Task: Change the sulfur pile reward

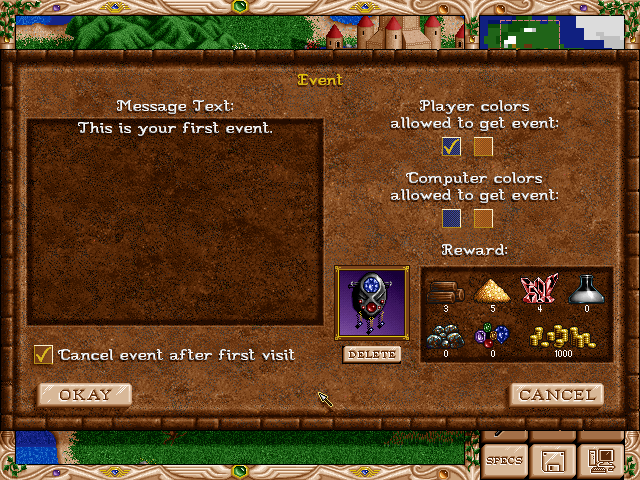Action: pyautogui.click(x=492, y=292)
